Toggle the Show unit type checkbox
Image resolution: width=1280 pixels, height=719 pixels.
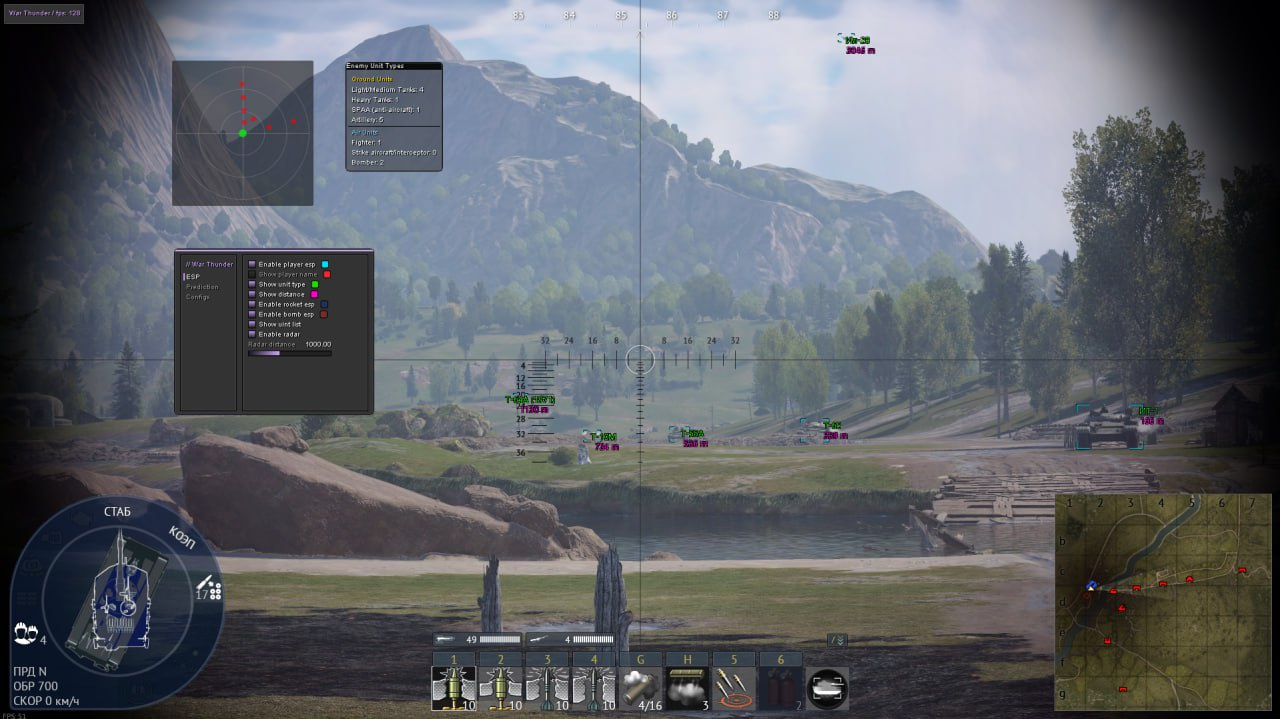[x=252, y=284]
